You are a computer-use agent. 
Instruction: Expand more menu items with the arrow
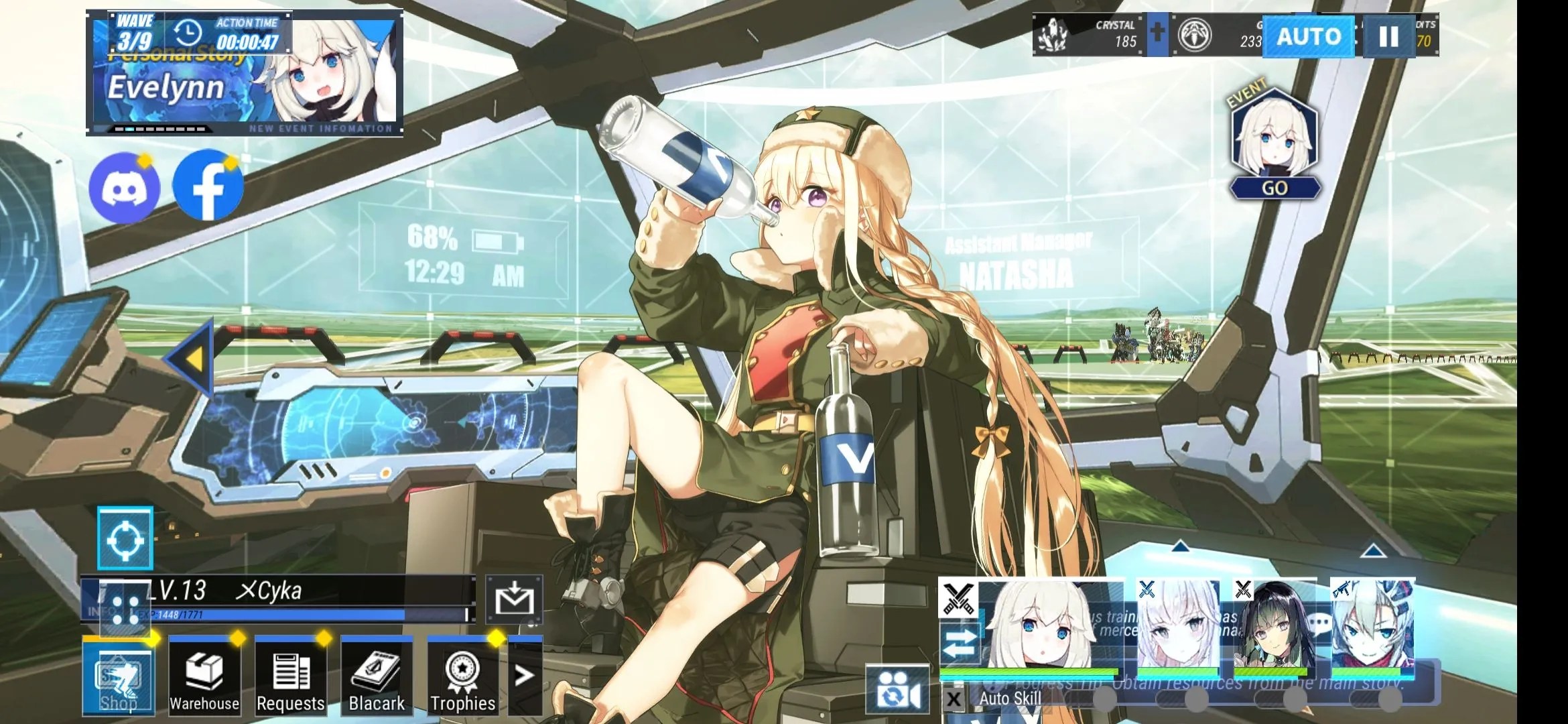(524, 676)
